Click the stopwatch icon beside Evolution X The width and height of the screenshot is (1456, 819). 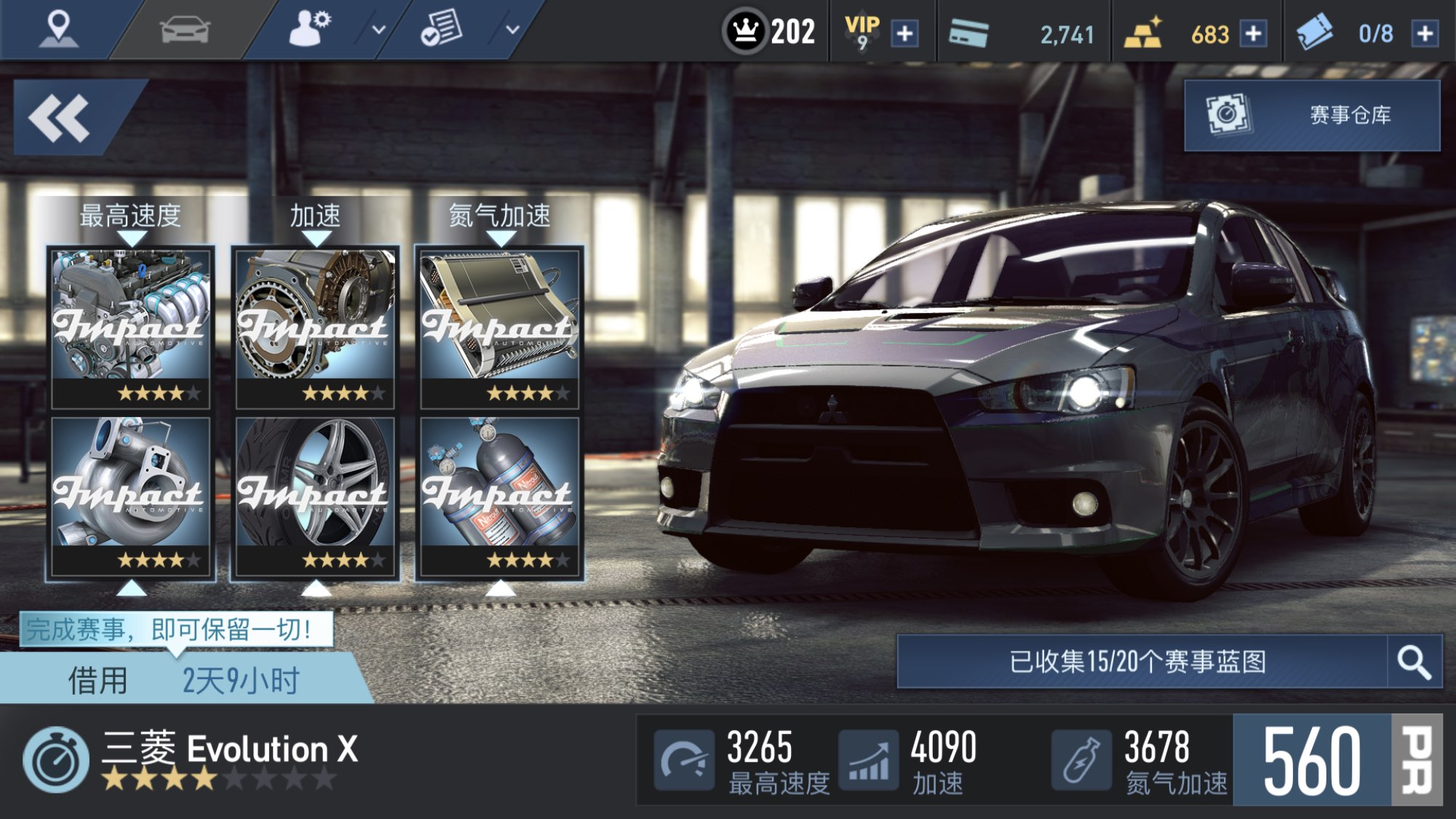[55, 760]
